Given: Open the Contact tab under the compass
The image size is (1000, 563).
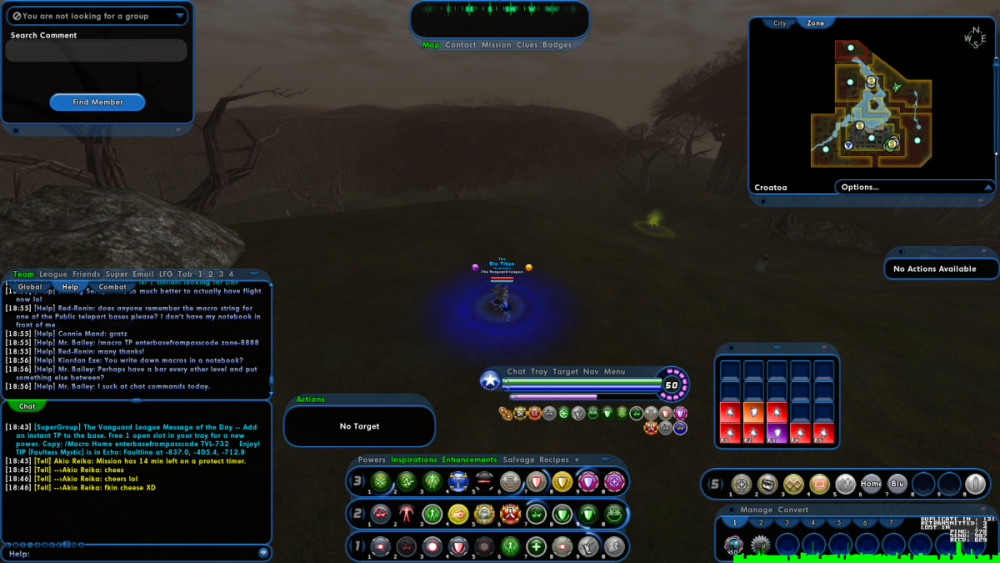Looking at the screenshot, I should (461, 45).
